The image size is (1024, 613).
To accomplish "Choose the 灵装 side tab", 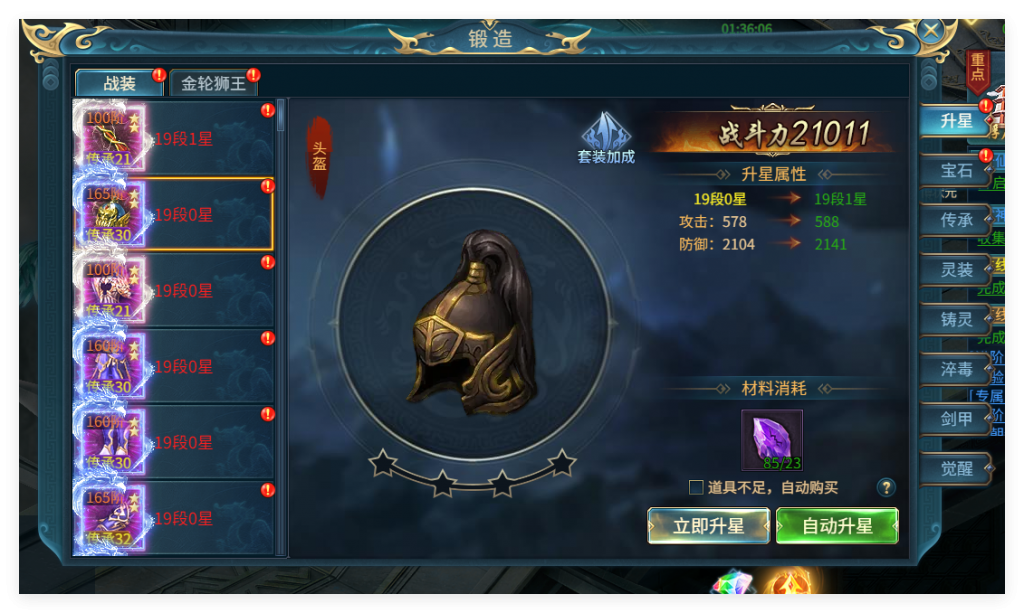I will coord(956,270).
